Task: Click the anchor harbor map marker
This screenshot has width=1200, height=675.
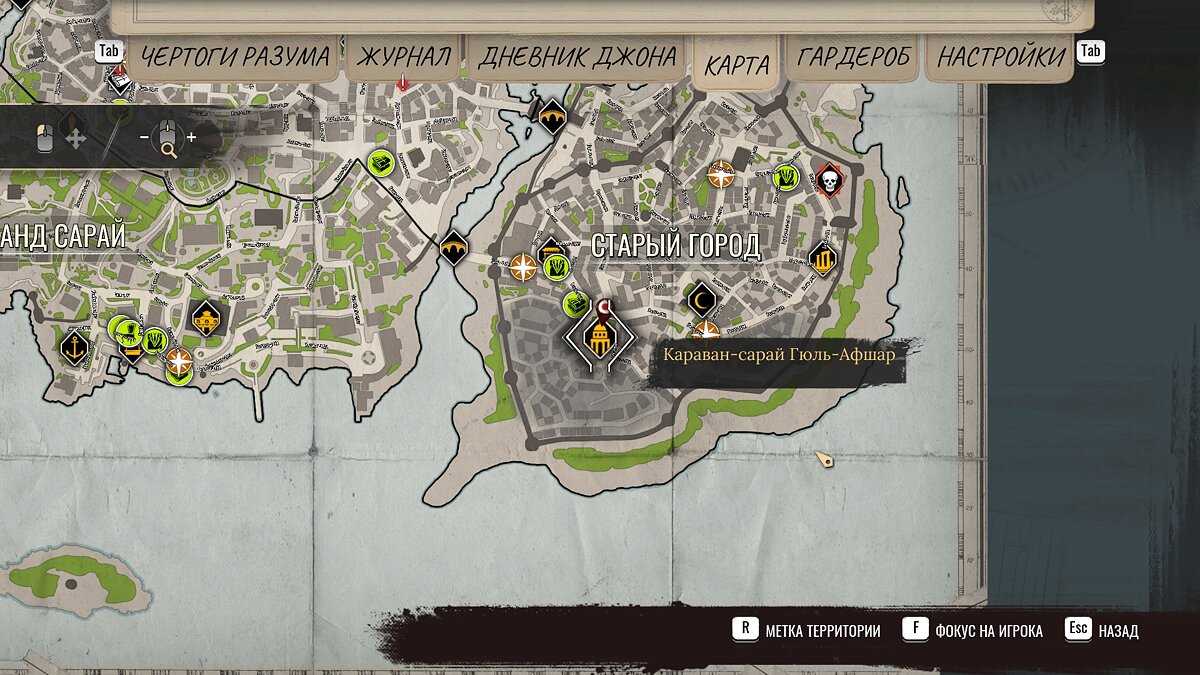Action: (74, 348)
